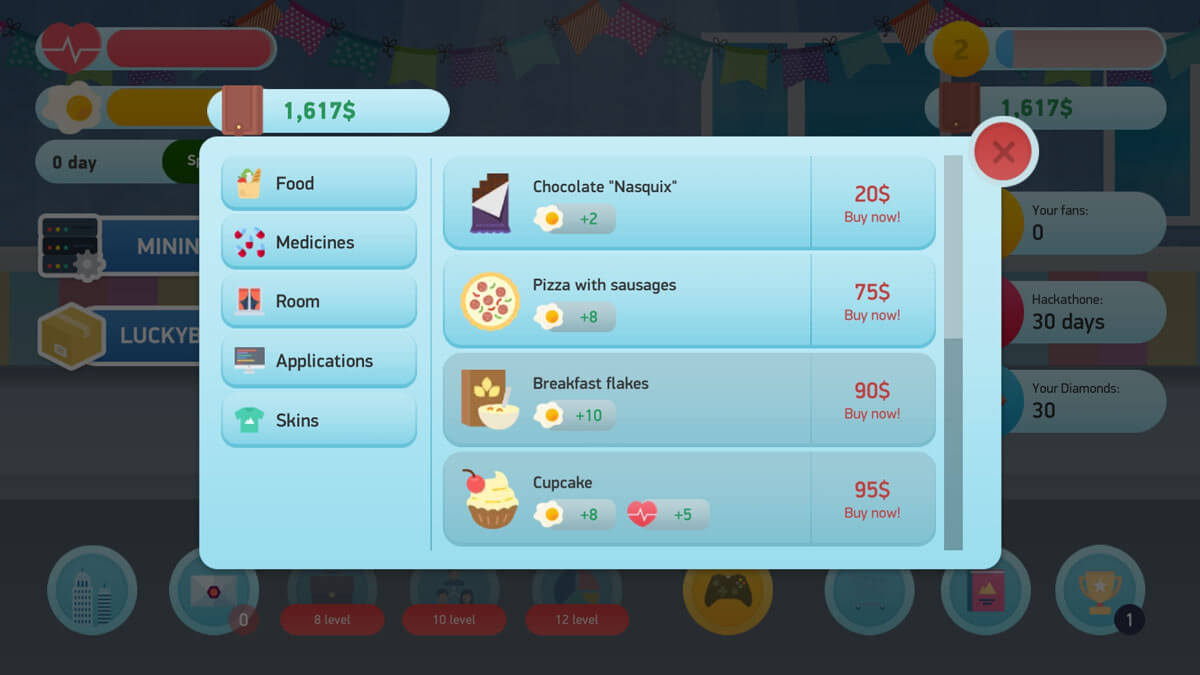Buy Pizza with sausages for 75$
The width and height of the screenshot is (1200, 675).
(x=872, y=301)
